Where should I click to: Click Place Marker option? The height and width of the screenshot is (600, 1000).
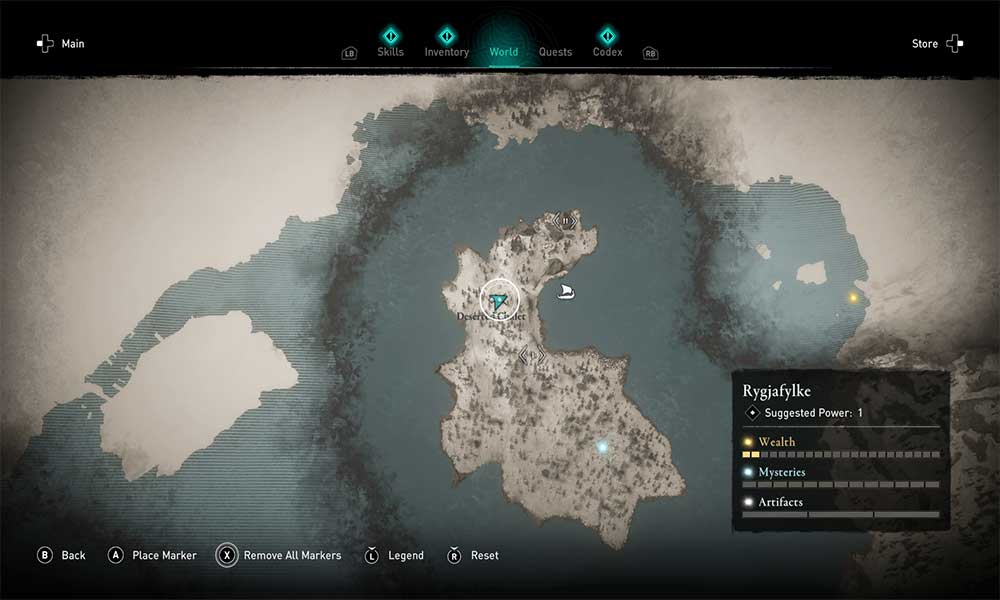[153, 555]
